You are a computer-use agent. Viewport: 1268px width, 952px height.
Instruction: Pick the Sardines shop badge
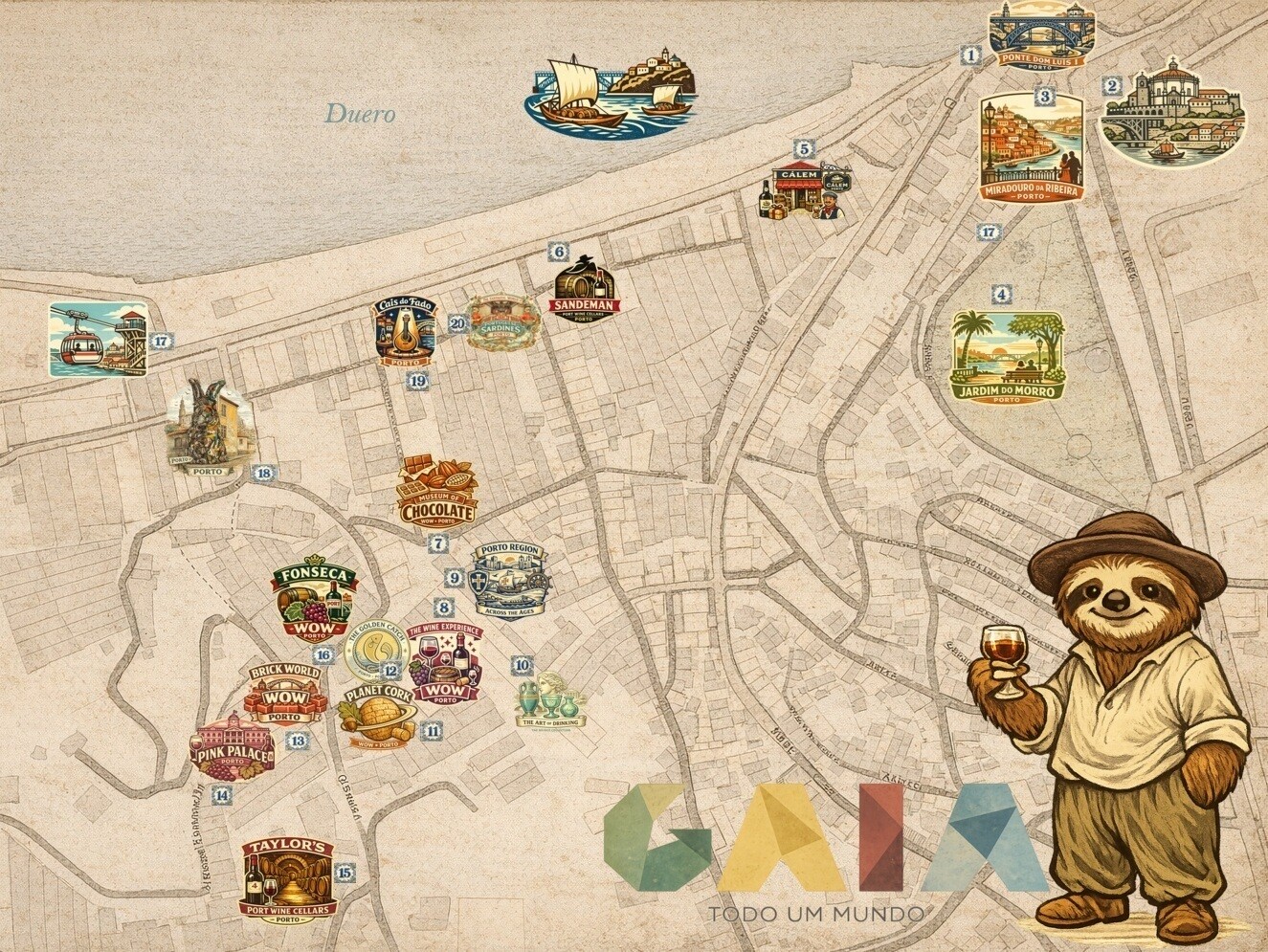point(502,322)
